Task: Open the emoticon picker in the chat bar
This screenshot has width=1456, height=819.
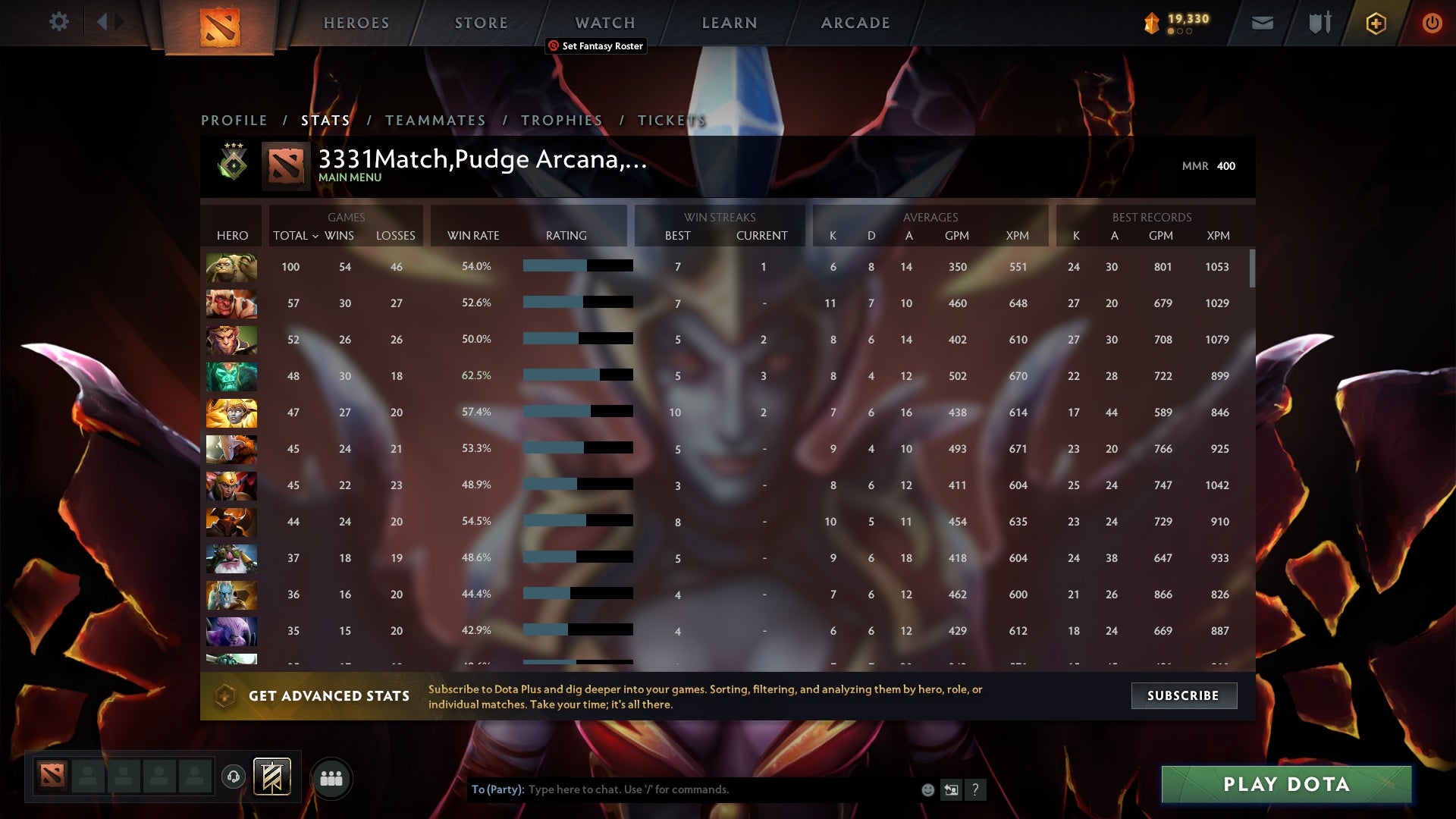Action: (x=927, y=789)
